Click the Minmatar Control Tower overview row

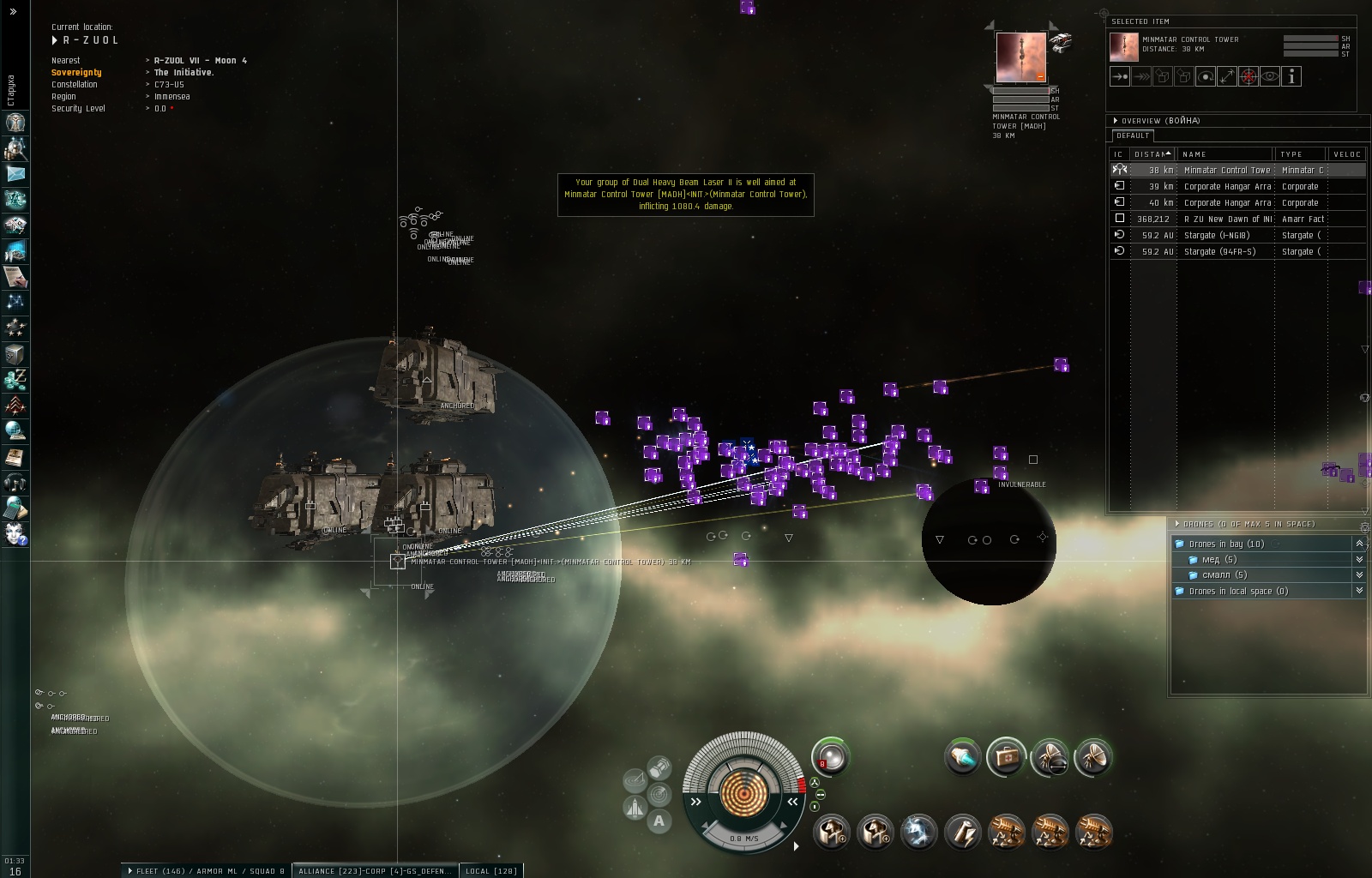pyautogui.click(x=1226, y=170)
